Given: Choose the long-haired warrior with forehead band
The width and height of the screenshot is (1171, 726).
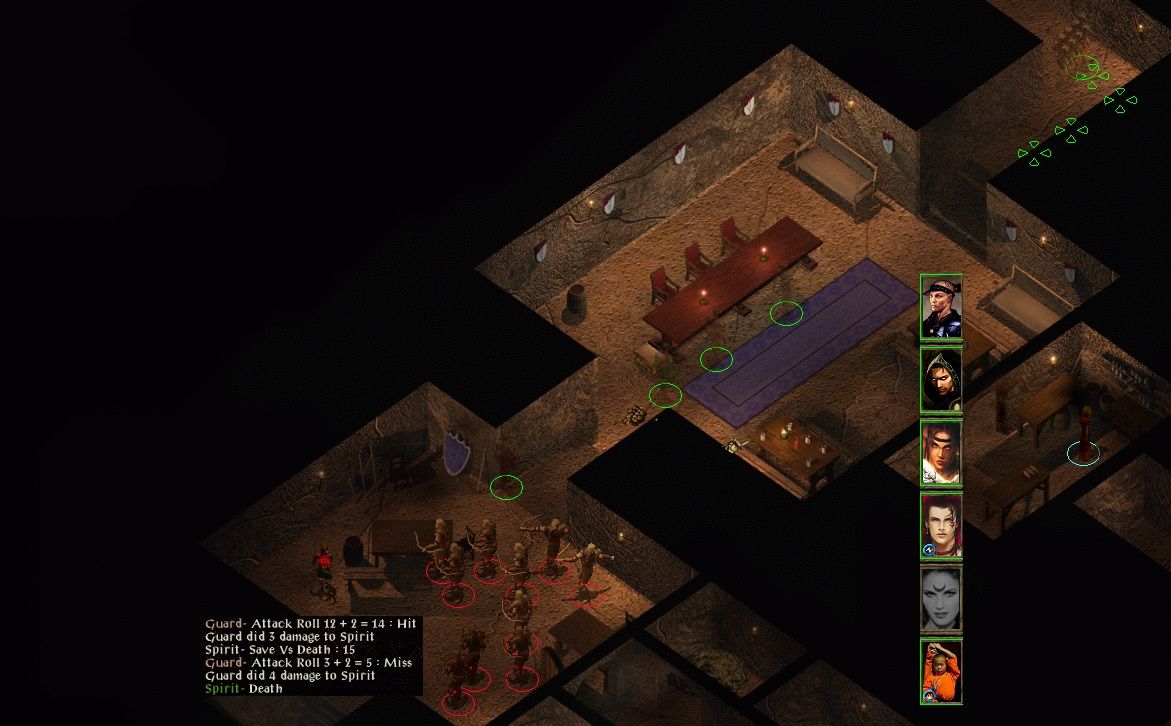Looking at the screenshot, I should point(941,453).
